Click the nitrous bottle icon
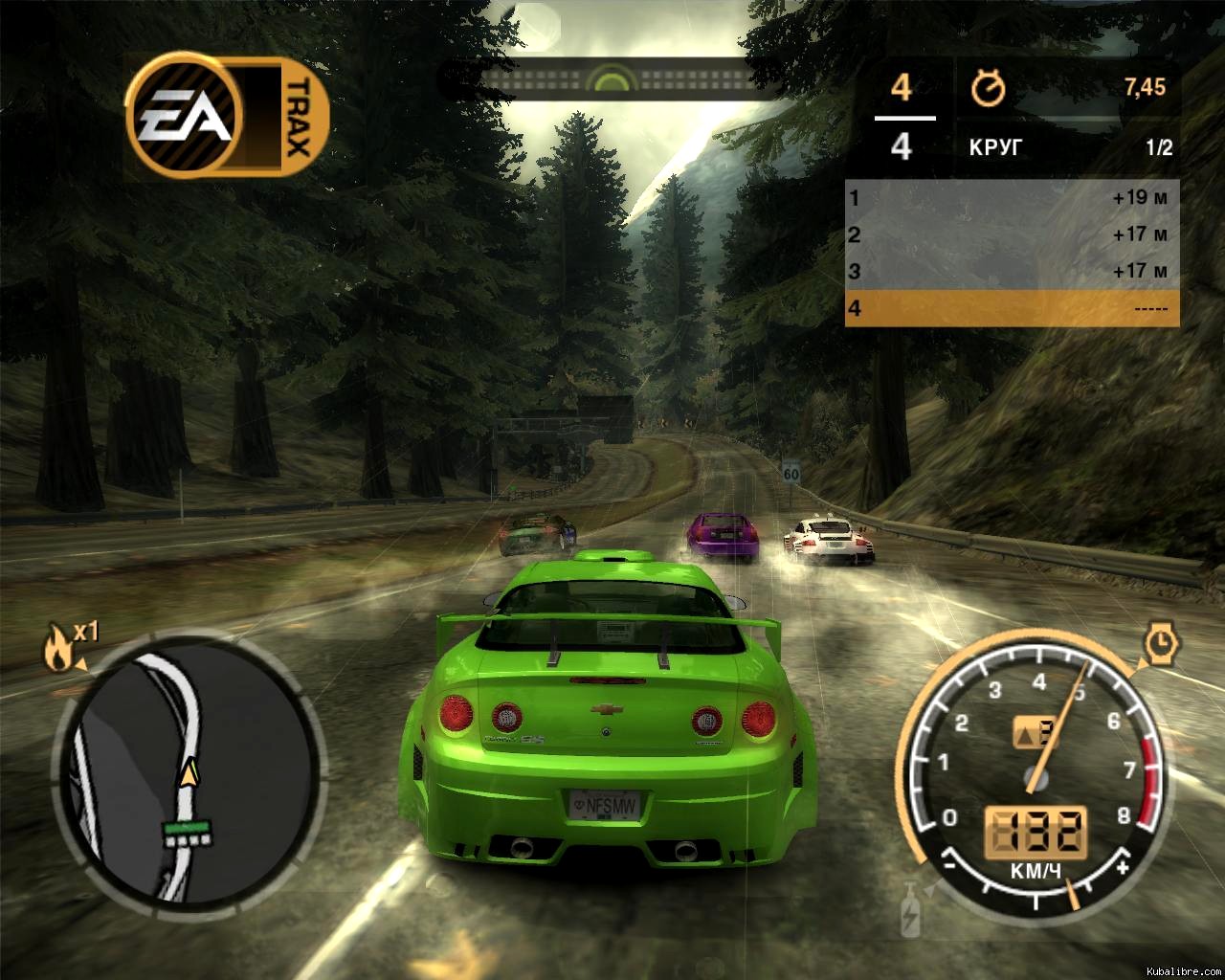 point(909,910)
